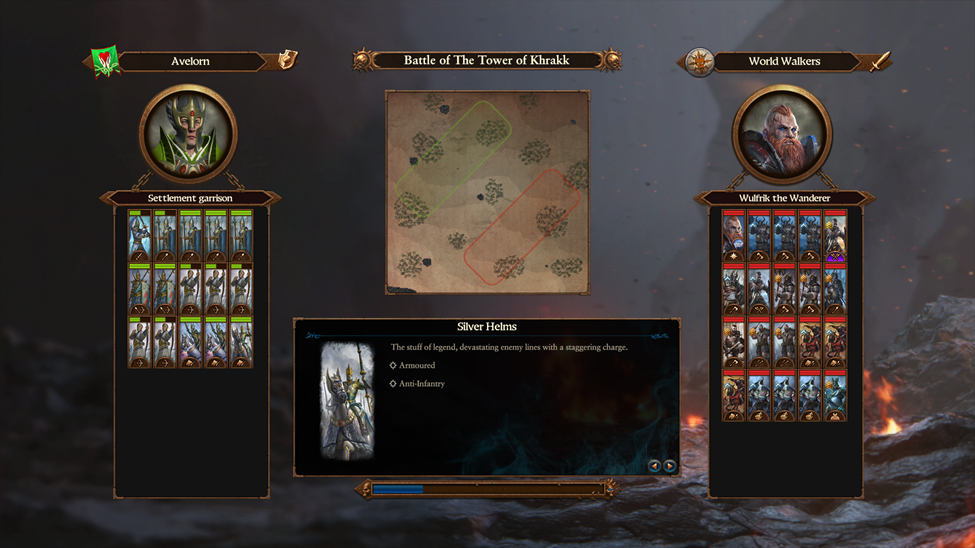Go back to the previous loading tip
This screenshot has width=975, height=548.
point(655,466)
